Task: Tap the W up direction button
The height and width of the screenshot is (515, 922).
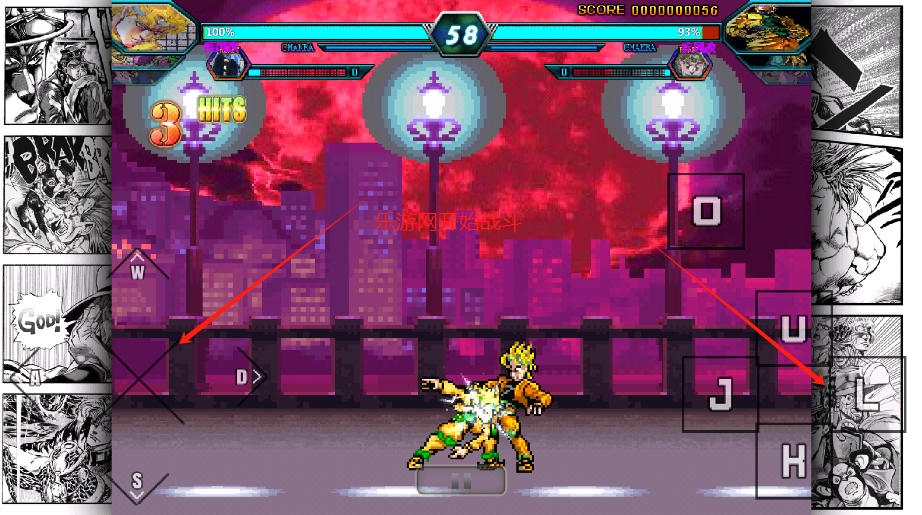Action: click(x=138, y=272)
